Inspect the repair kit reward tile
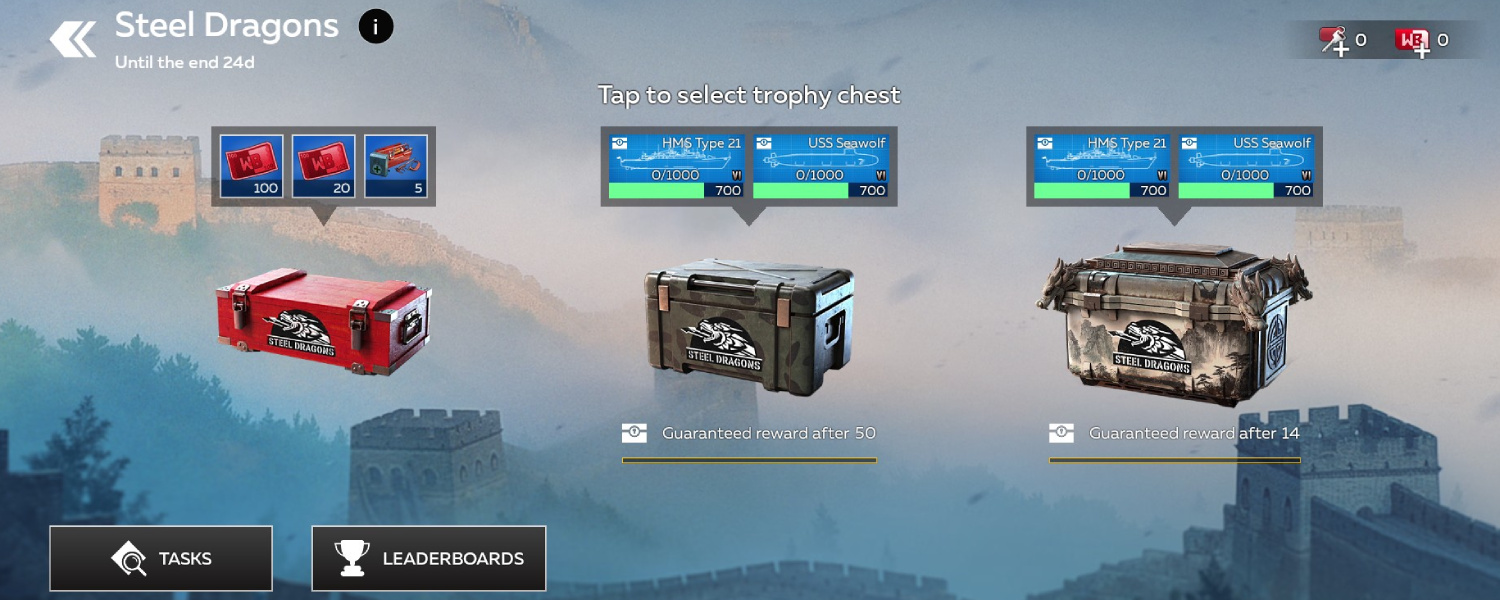The width and height of the screenshot is (1500, 600). pyautogui.click(x=396, y=166)
